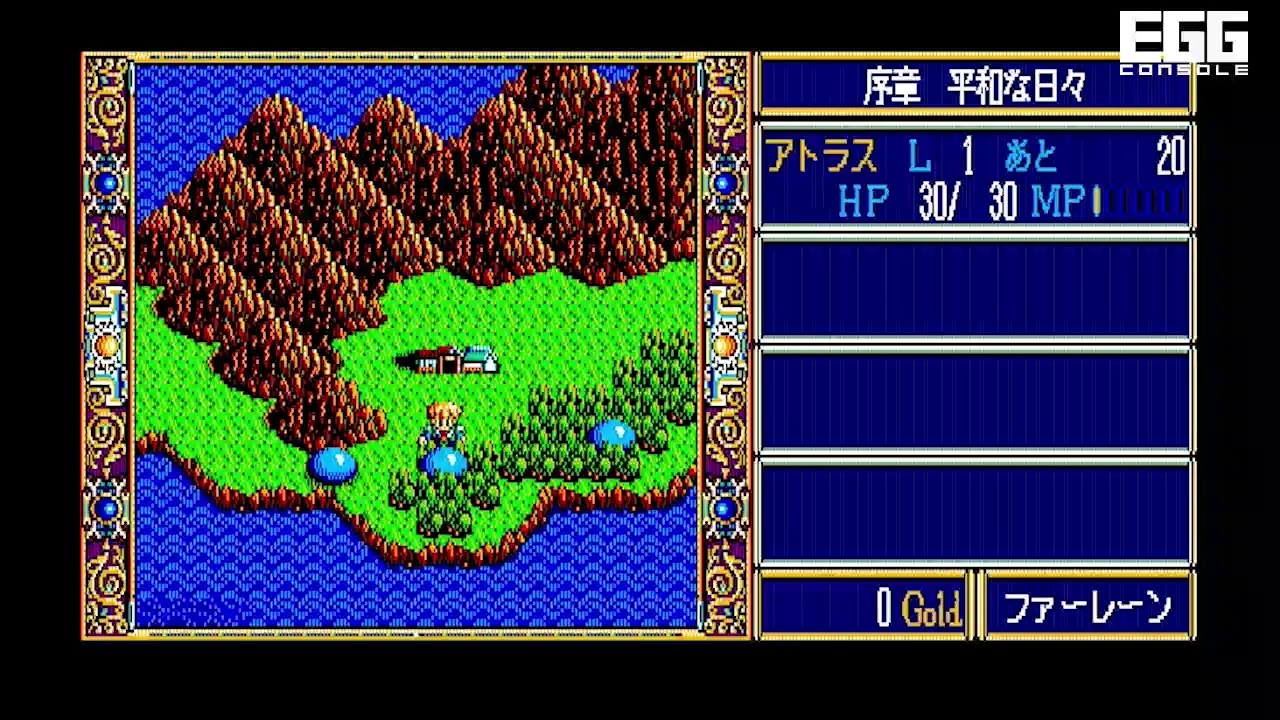The image size is (1280, 720).
Task: Toggle the orange orb on the left frame
Action: pyautogui.click(x=104, y=345)
